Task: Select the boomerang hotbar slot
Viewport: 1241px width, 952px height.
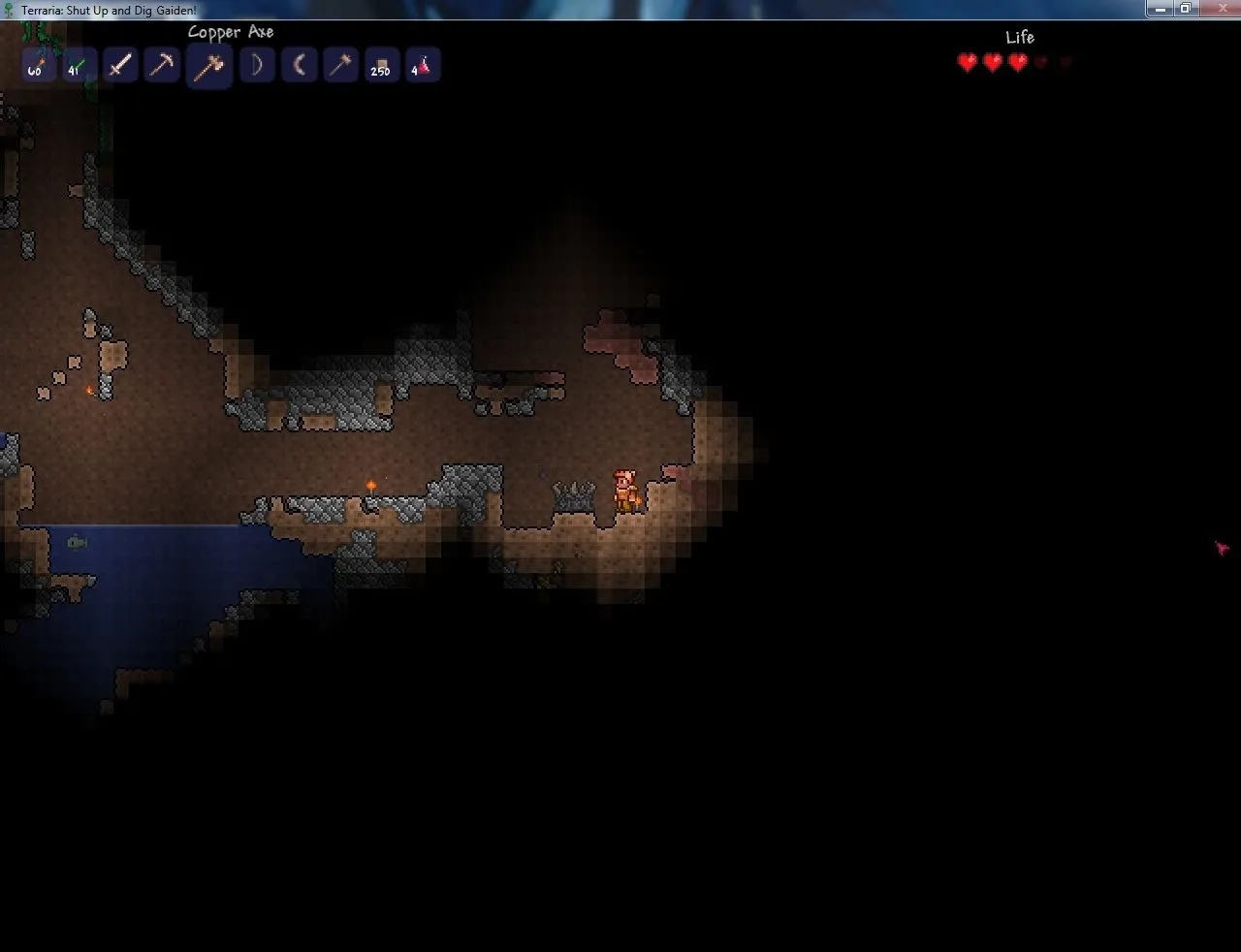Action: click(x=299, y=66)
